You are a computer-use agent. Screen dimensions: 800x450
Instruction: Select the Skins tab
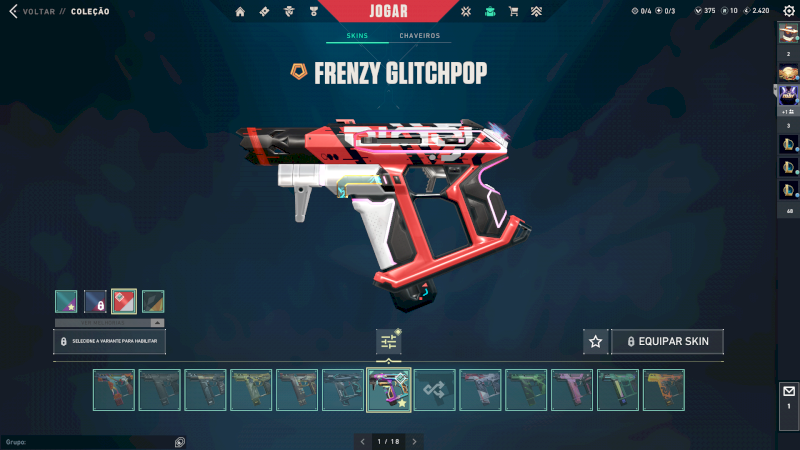pos(357,36)
